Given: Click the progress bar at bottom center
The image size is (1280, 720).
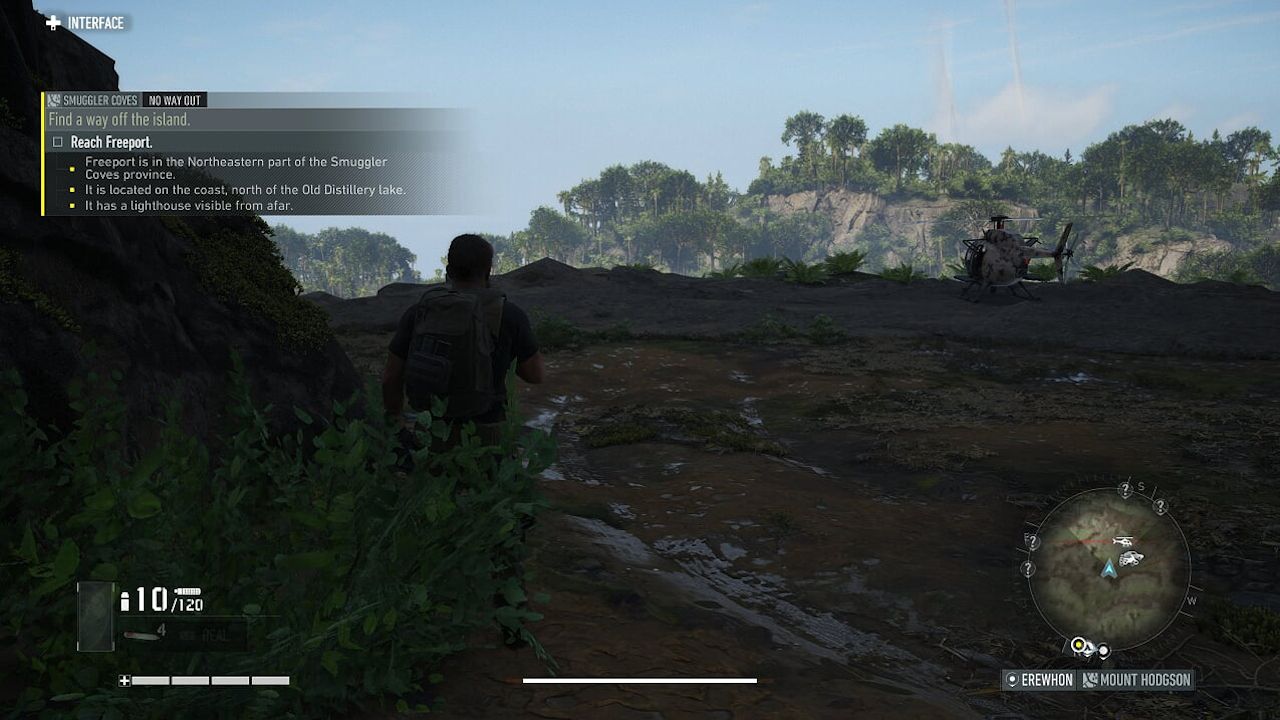Looking at the screenshot, I should (640, 679).
